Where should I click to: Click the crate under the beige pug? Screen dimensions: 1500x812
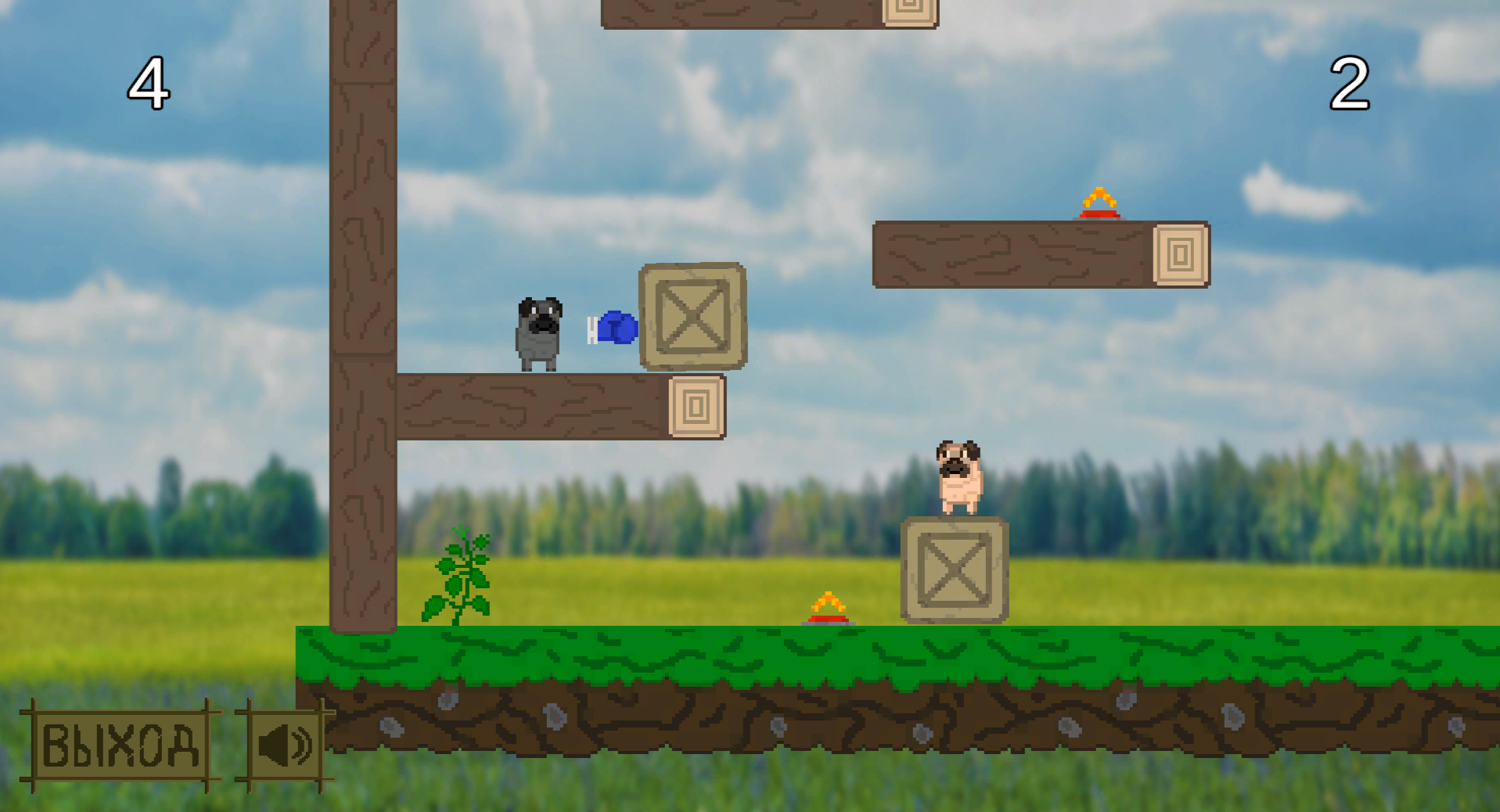click(955, 571)
